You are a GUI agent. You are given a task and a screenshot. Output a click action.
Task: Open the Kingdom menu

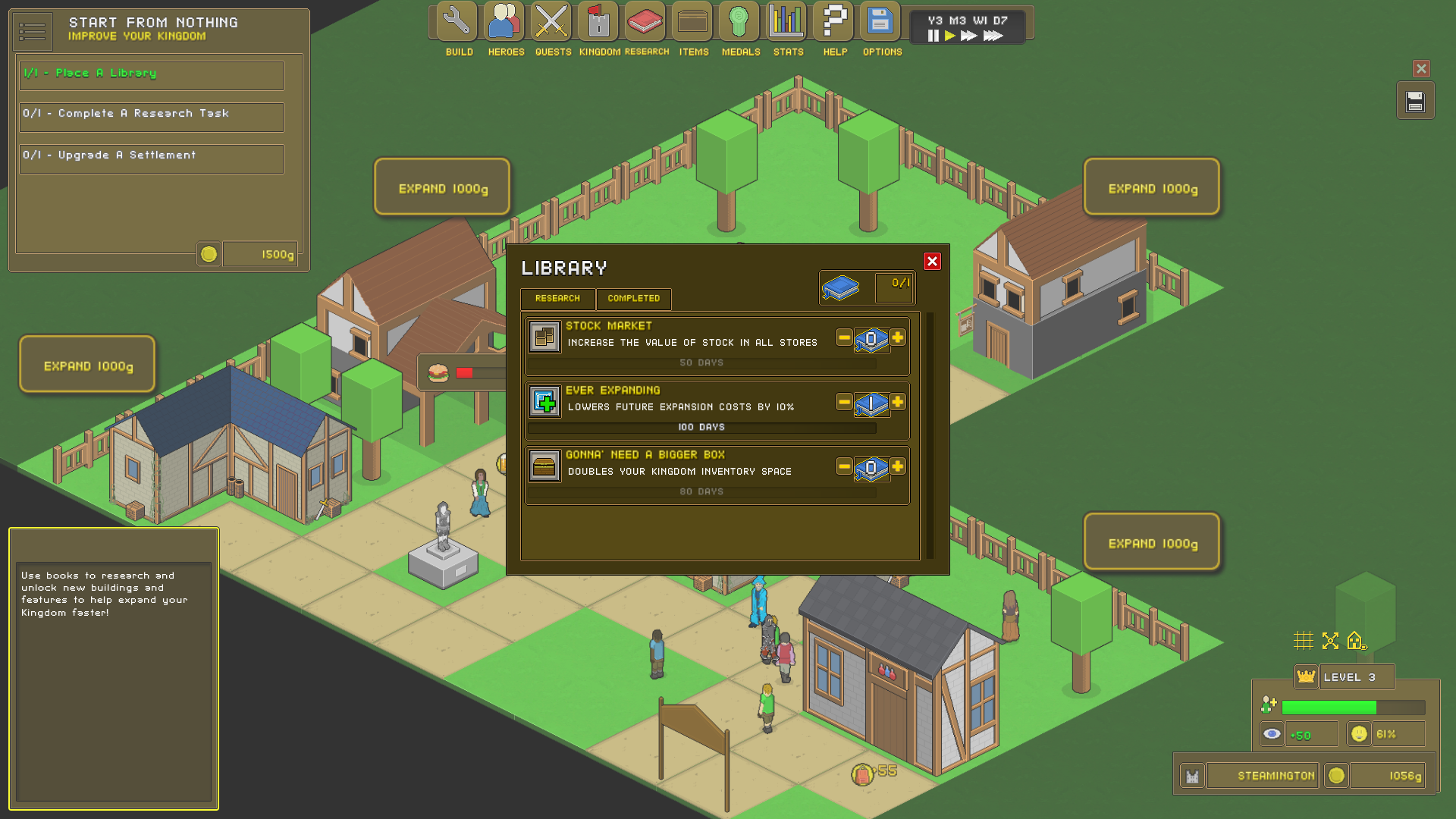point(598,23)
